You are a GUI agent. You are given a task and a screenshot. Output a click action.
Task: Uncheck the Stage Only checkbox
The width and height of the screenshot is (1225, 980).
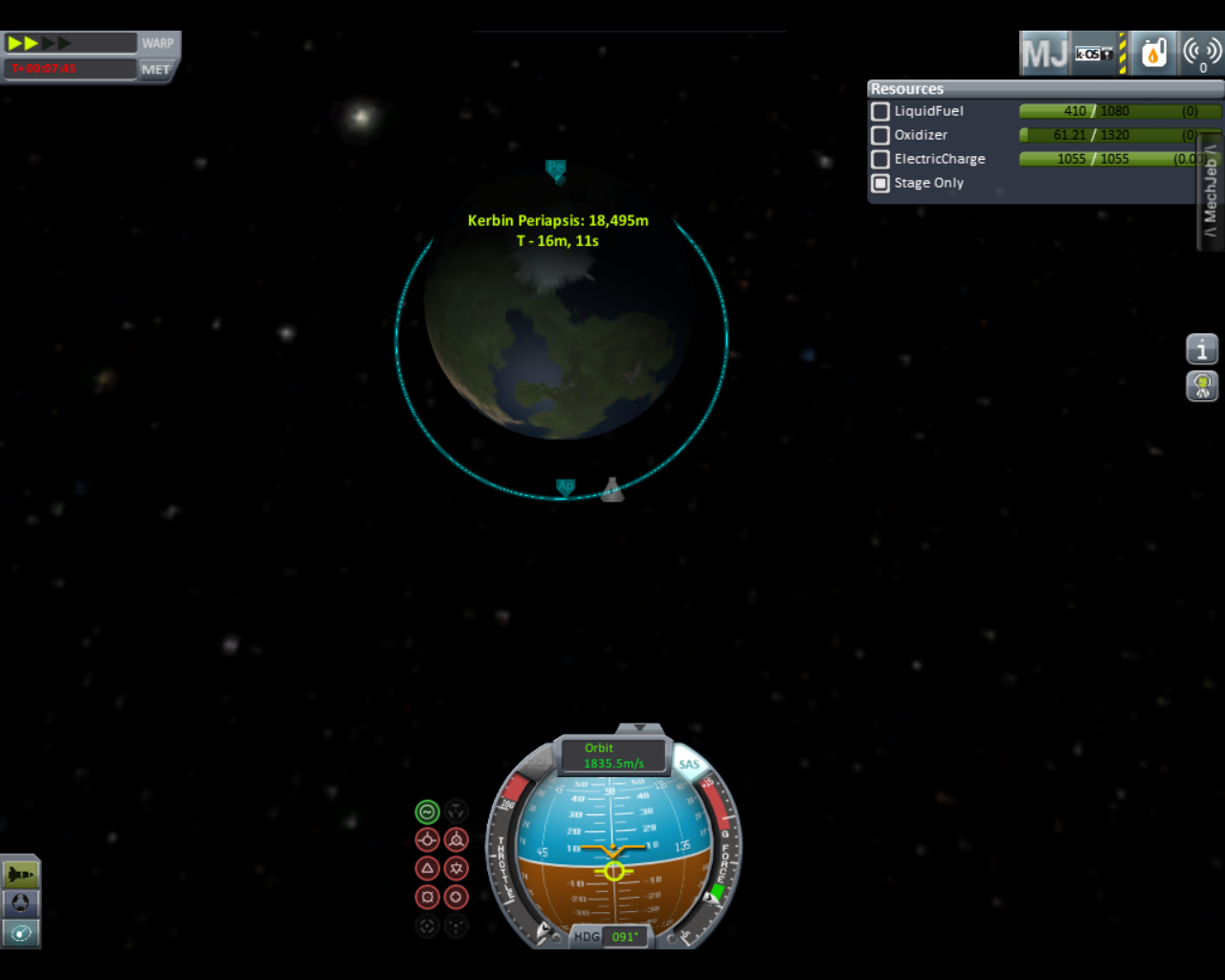880,183
